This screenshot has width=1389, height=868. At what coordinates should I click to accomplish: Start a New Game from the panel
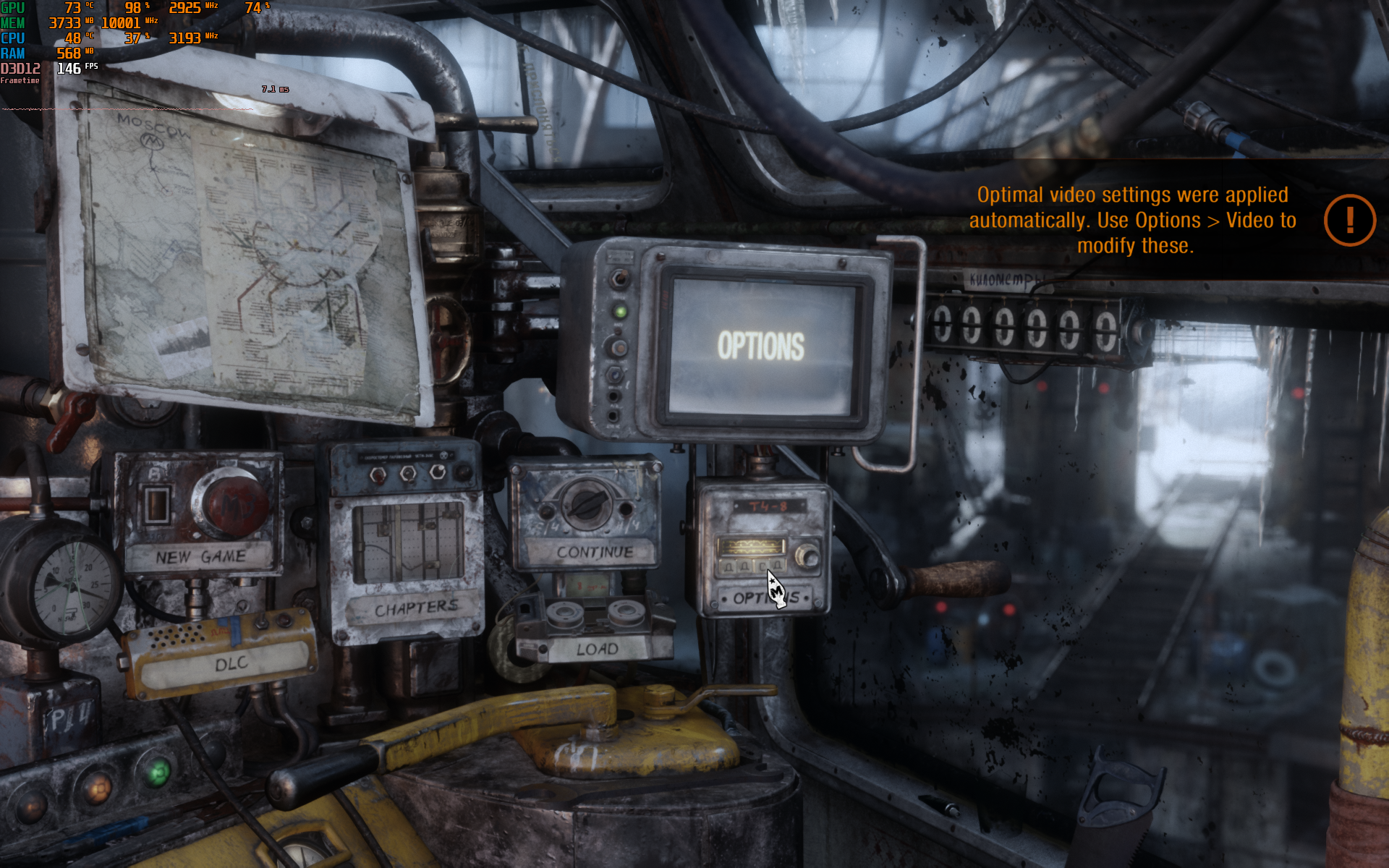[200, 556]
